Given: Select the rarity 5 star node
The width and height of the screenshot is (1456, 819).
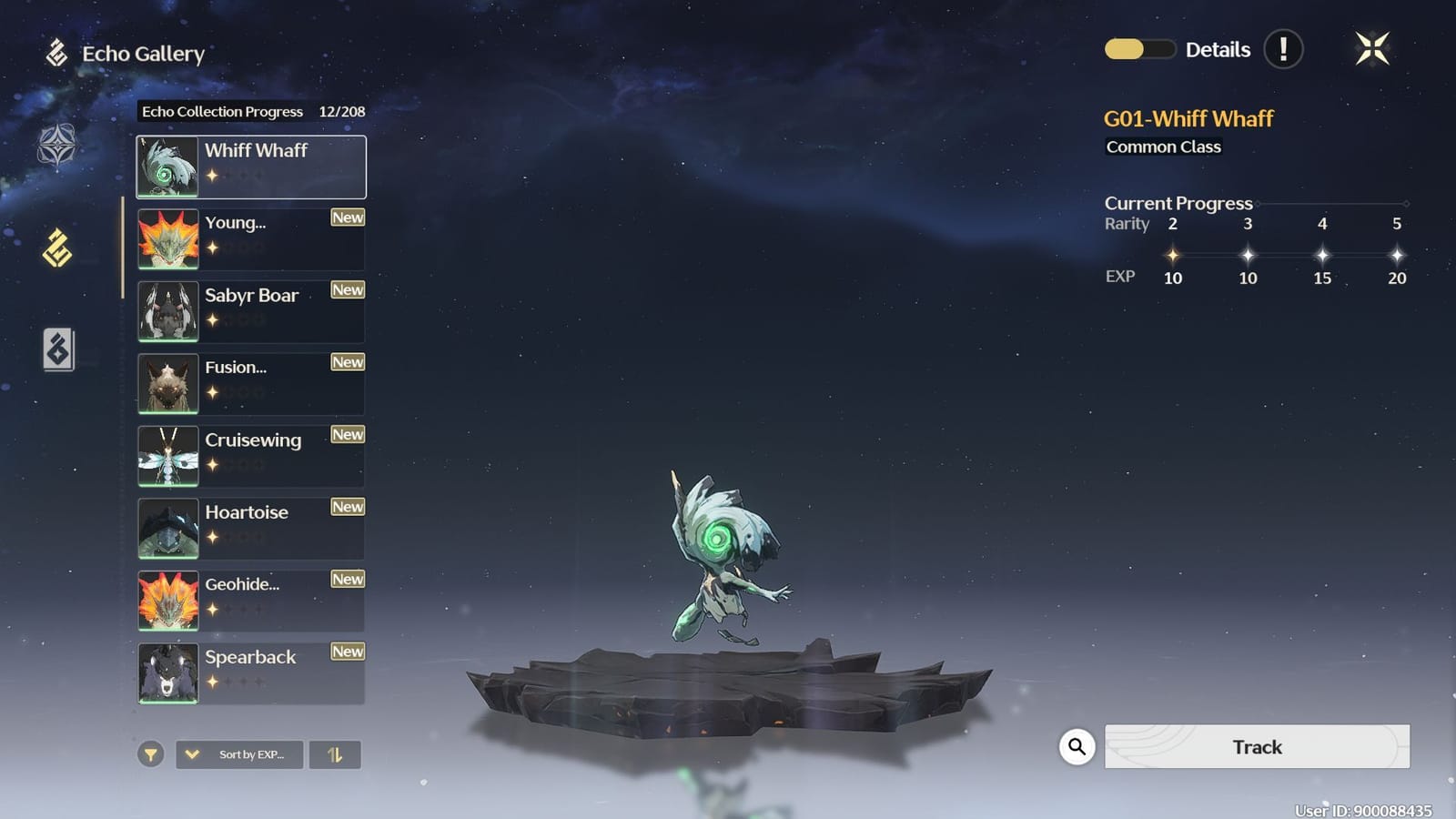Looking at the screenshot, I should [x=1398, y=255].
